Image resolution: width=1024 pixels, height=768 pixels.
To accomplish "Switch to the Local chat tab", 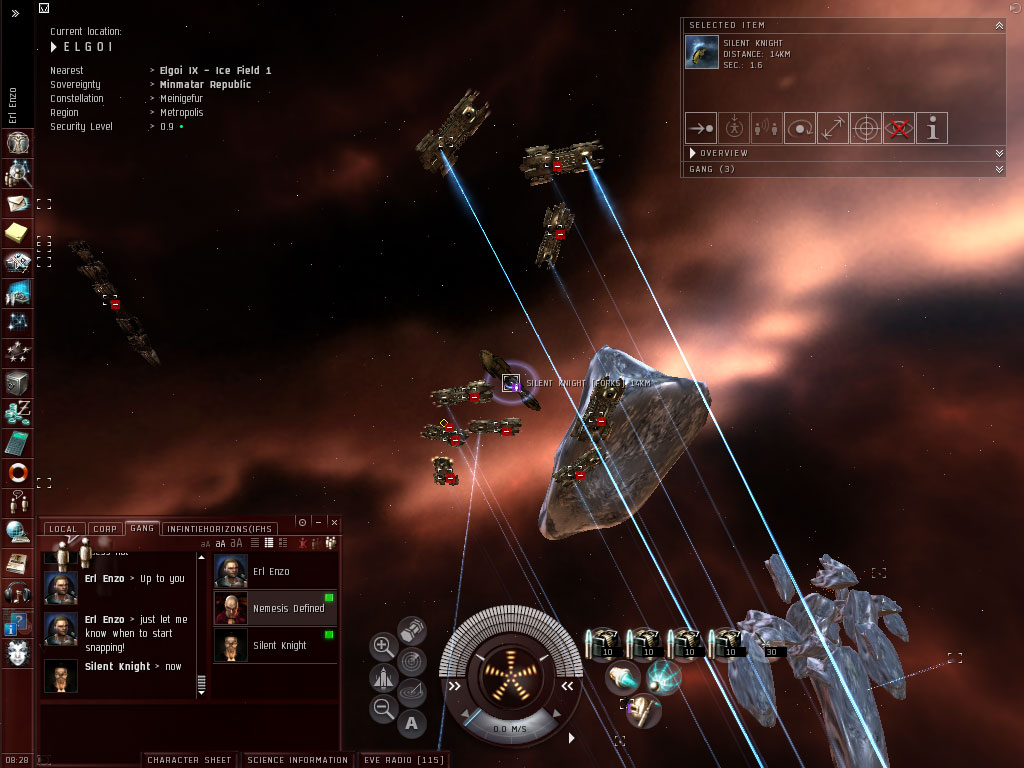I will click(x=62, y=528).
